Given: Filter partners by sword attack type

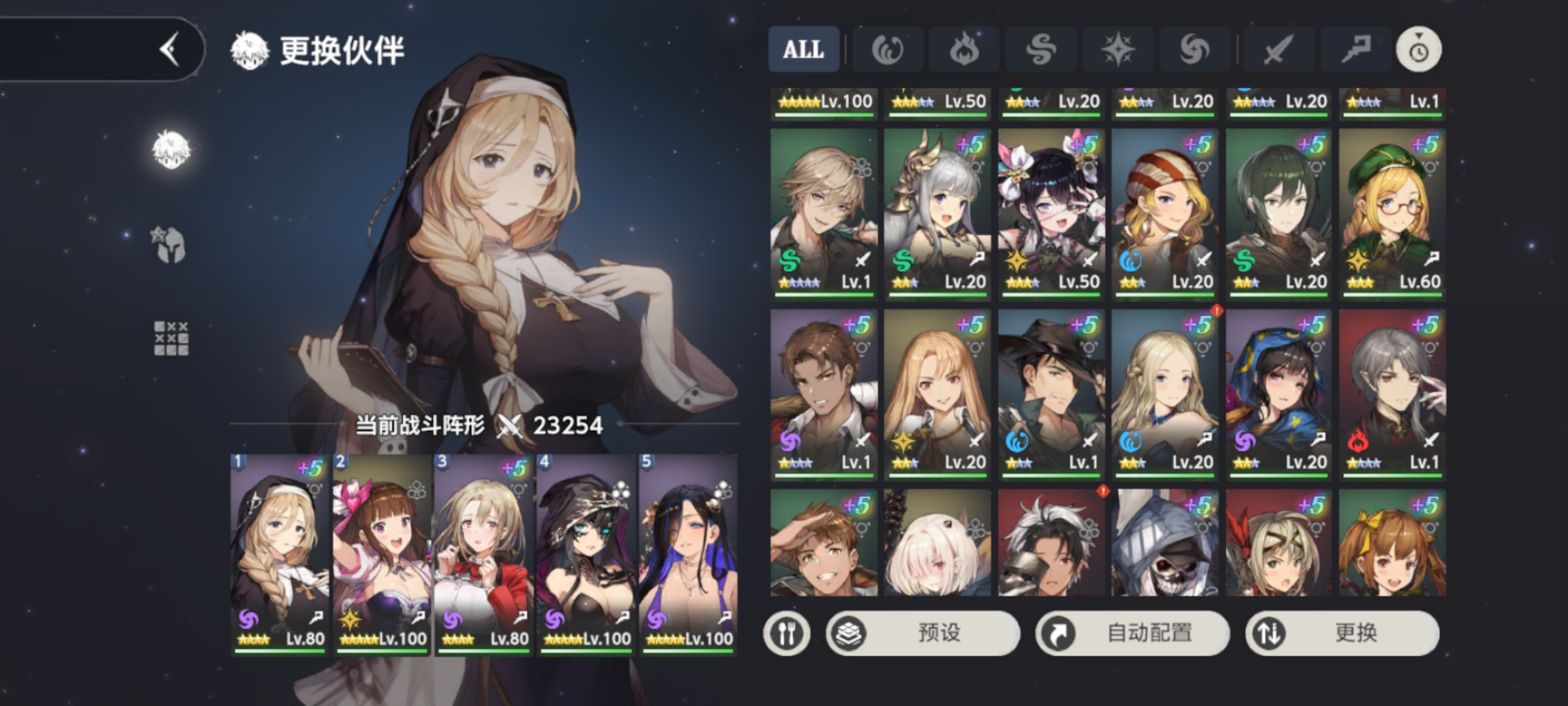Looking at the screenshot, I should coord(1277,50).
